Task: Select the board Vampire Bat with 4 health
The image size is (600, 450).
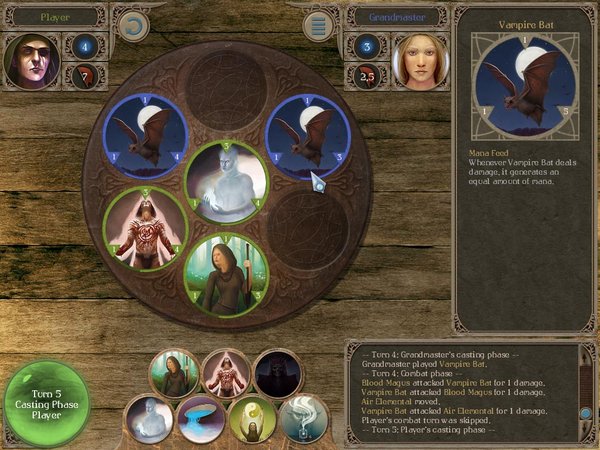Action: 148,135
